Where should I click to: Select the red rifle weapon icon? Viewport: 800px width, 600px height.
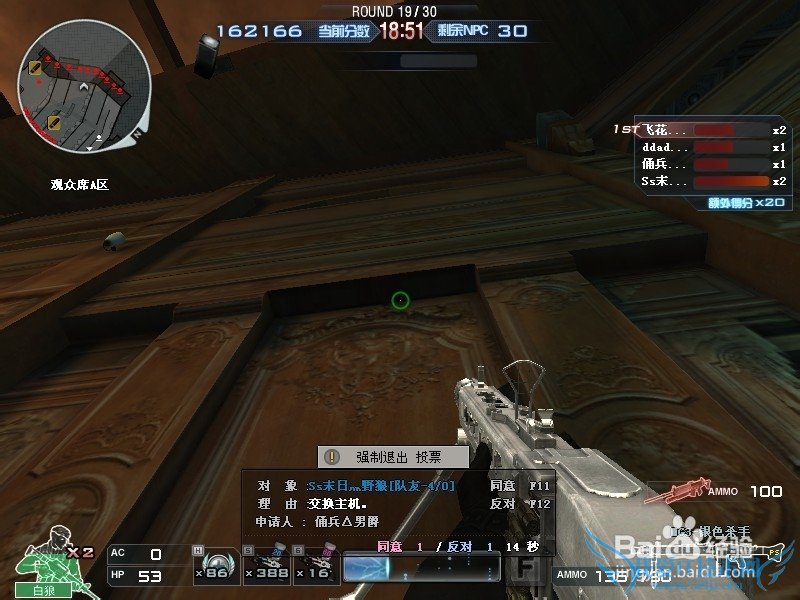[x=673, y=492]
